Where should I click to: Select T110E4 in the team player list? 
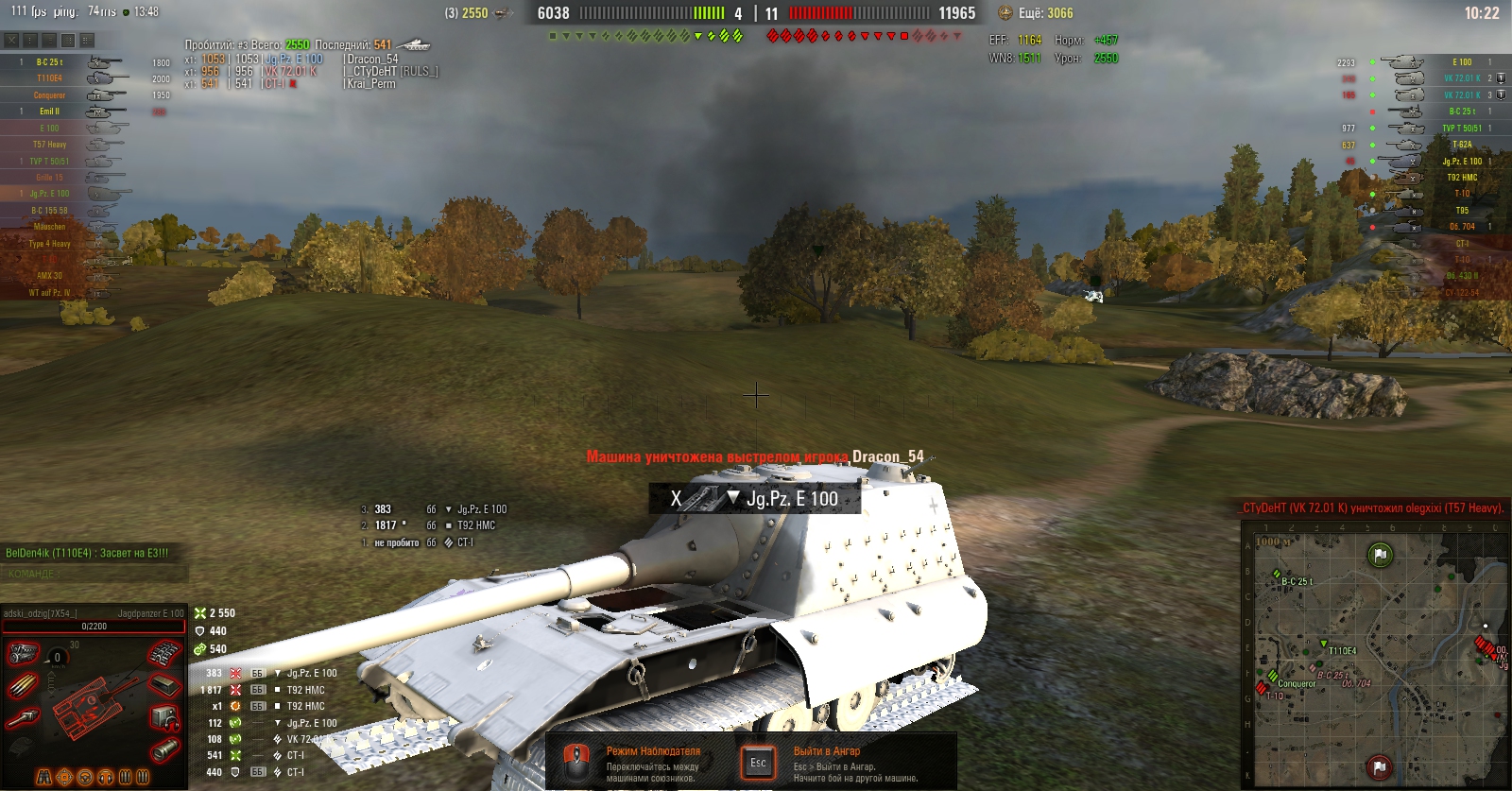click(x=50, y=78)
